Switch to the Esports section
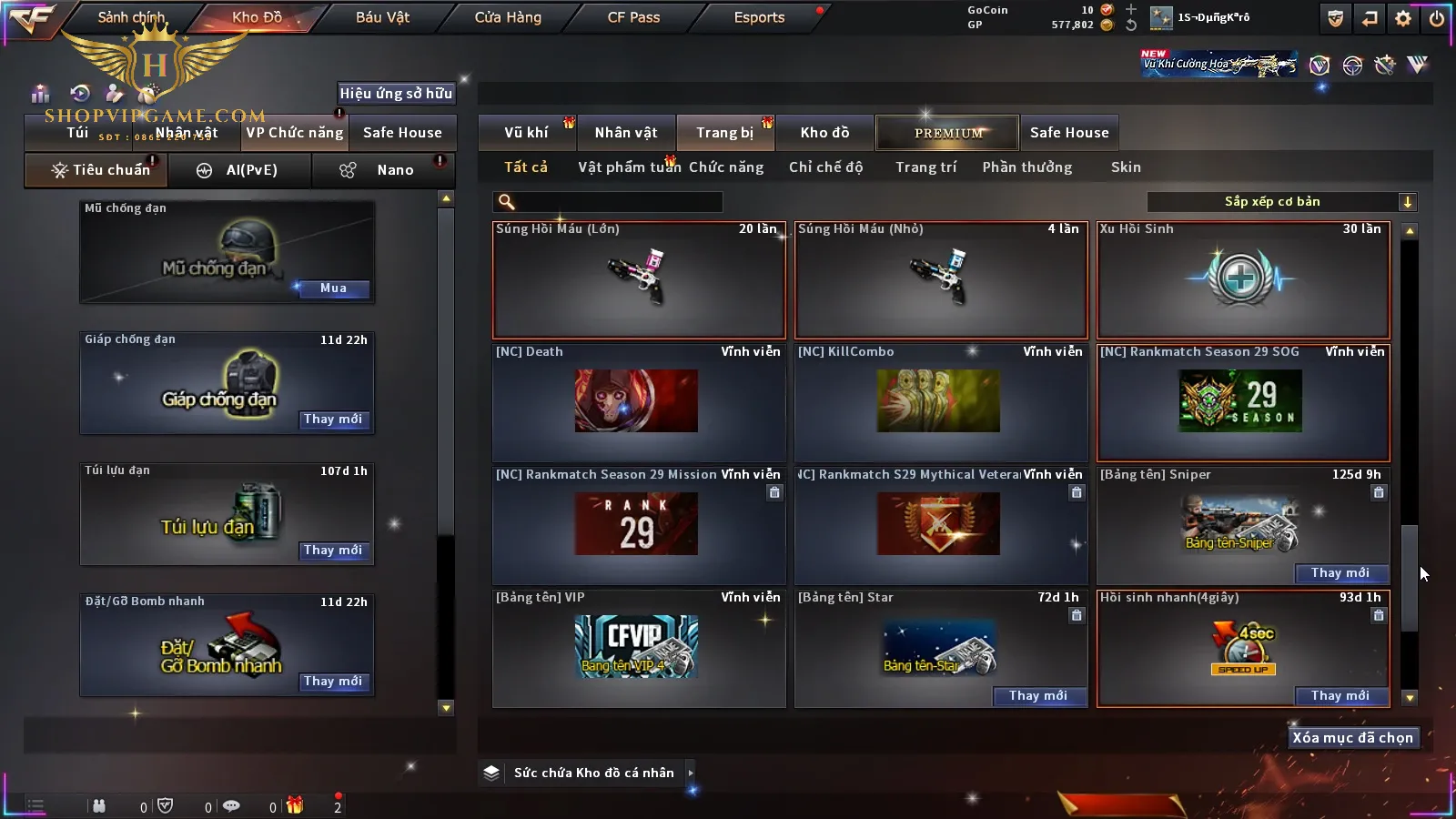This screenshot has width=1456, height=819. point(759,17)
